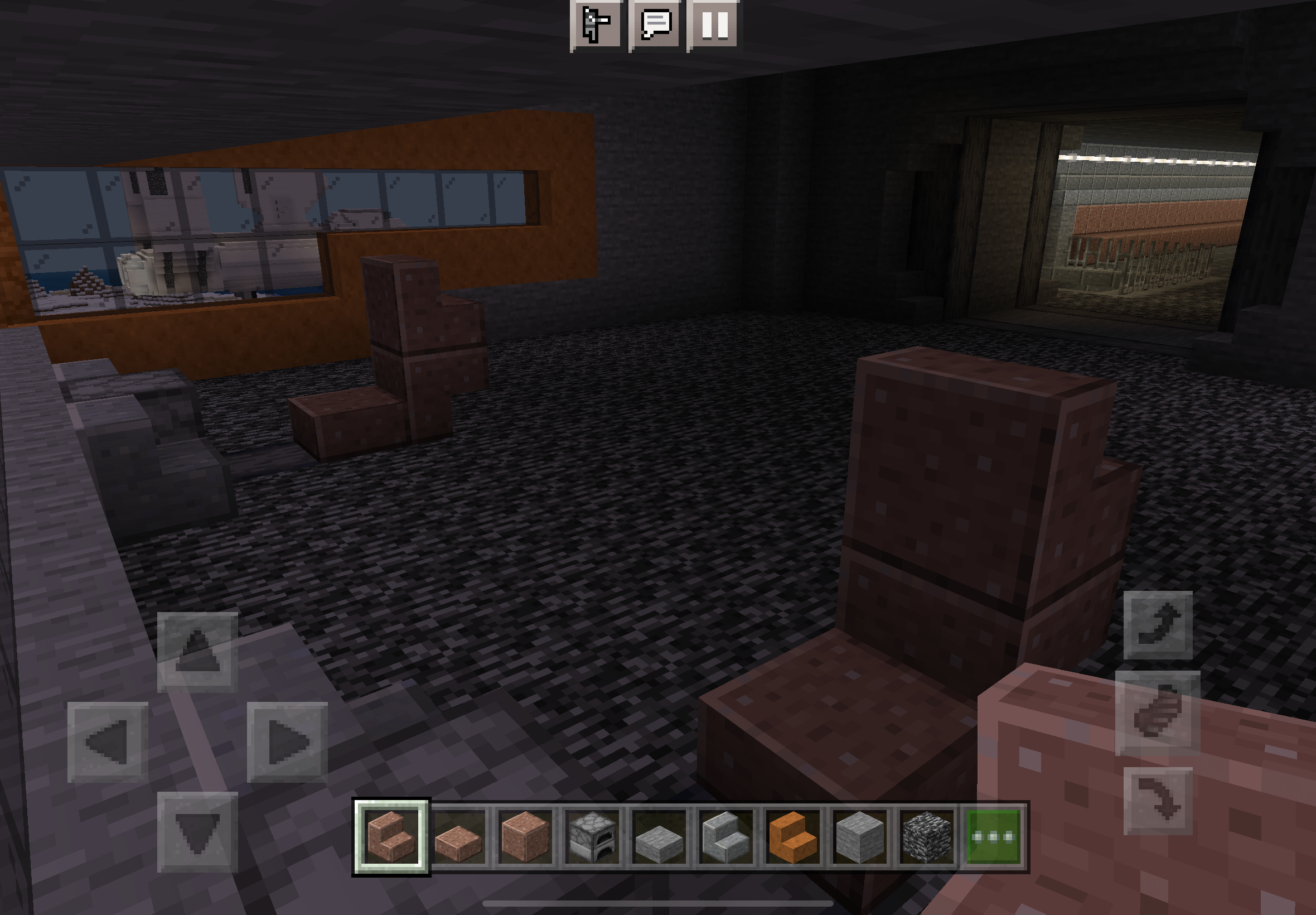Pick the smooth gray stone block
Screen dimensions: 1316x915
pyautogui.click(x=859, y=836)
